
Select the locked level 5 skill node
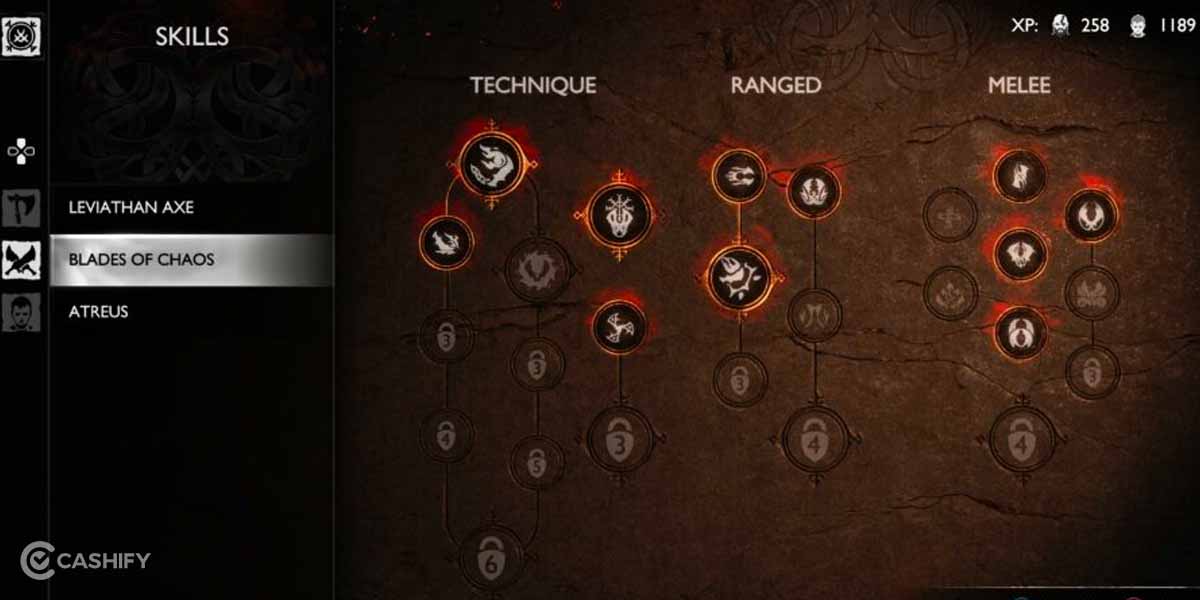click(x=538, y=462)
